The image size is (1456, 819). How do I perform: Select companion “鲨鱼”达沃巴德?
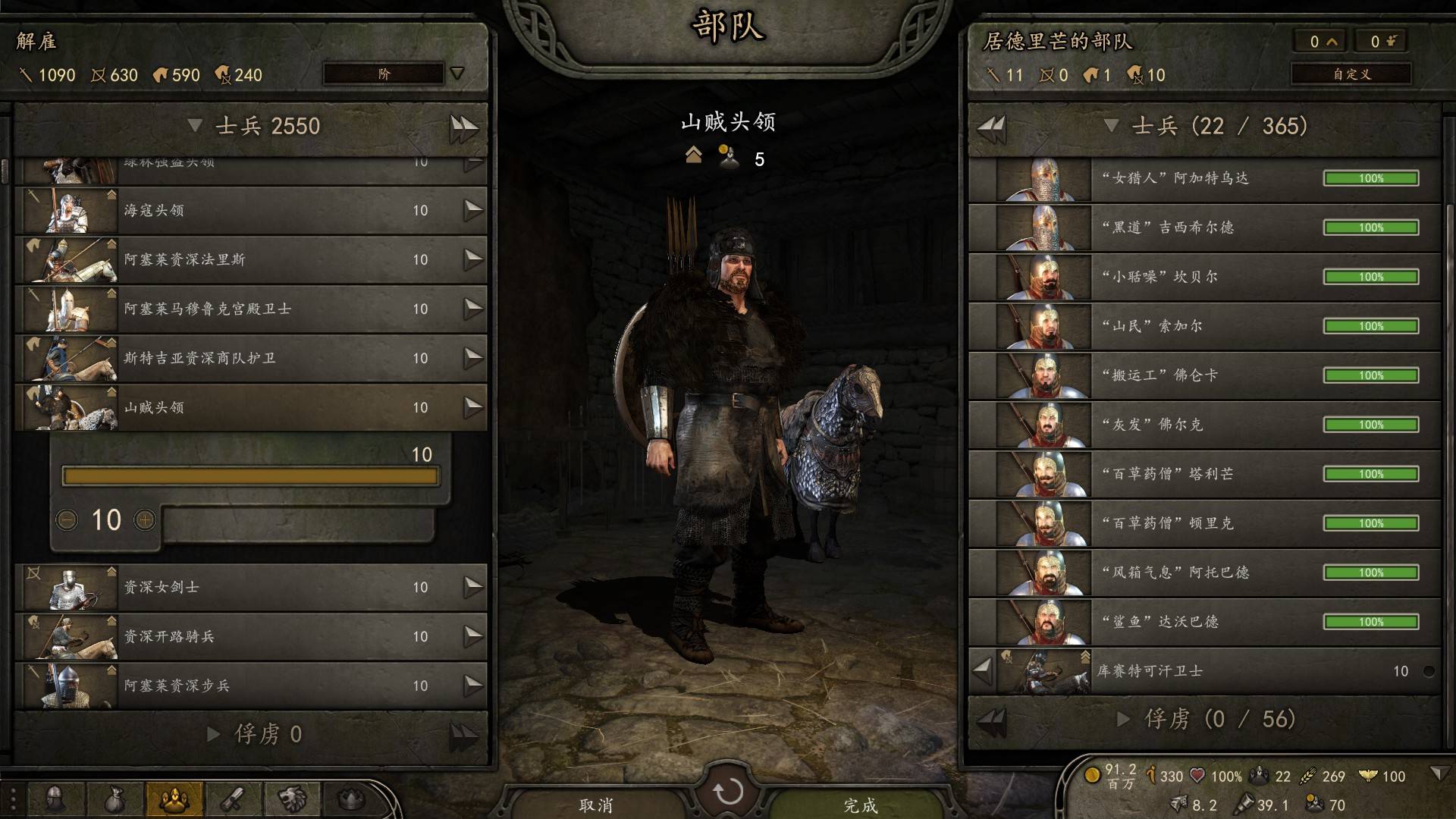click(1204, 622)
